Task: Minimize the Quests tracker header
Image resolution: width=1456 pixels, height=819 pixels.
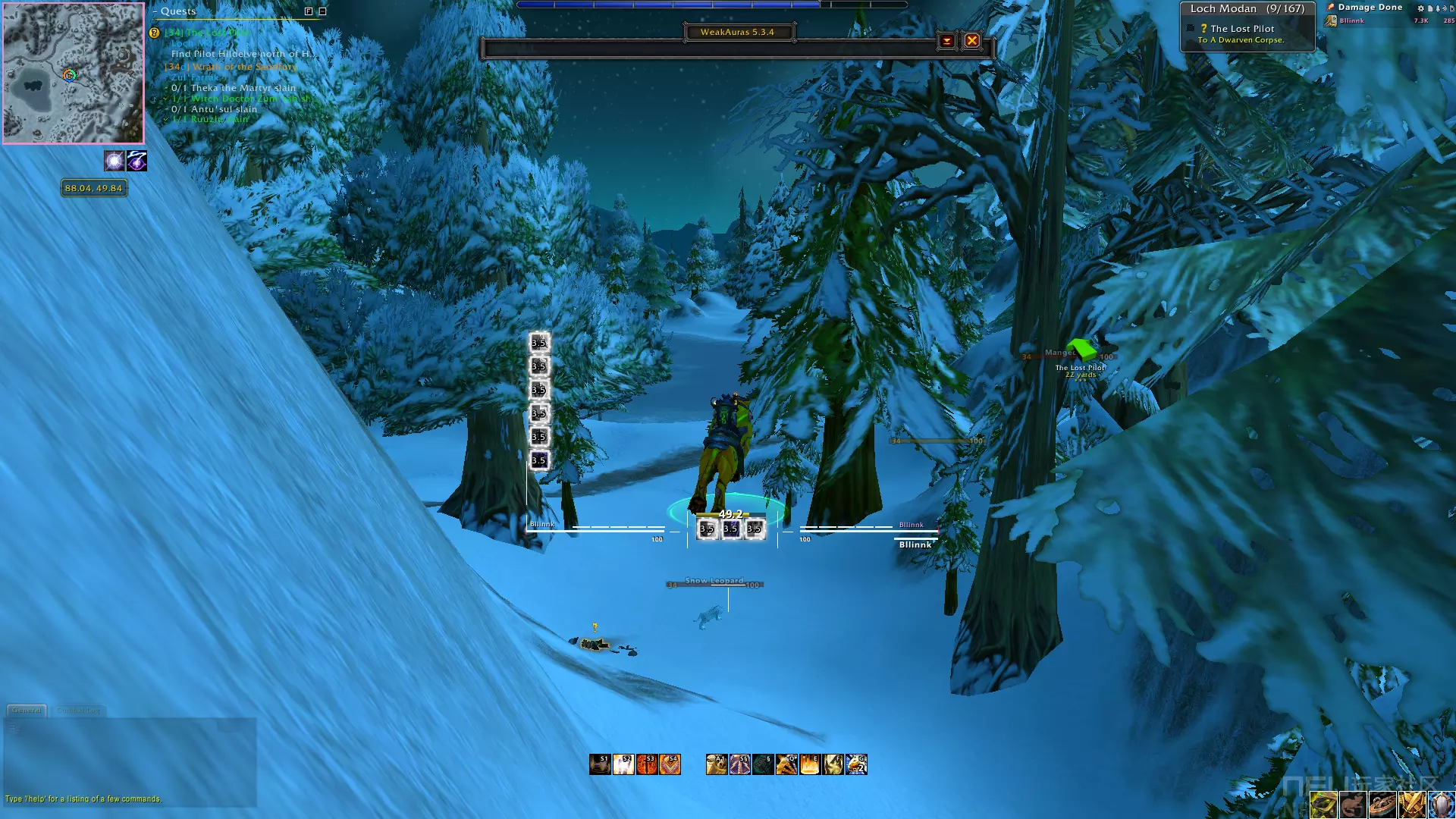Action: 322,11
